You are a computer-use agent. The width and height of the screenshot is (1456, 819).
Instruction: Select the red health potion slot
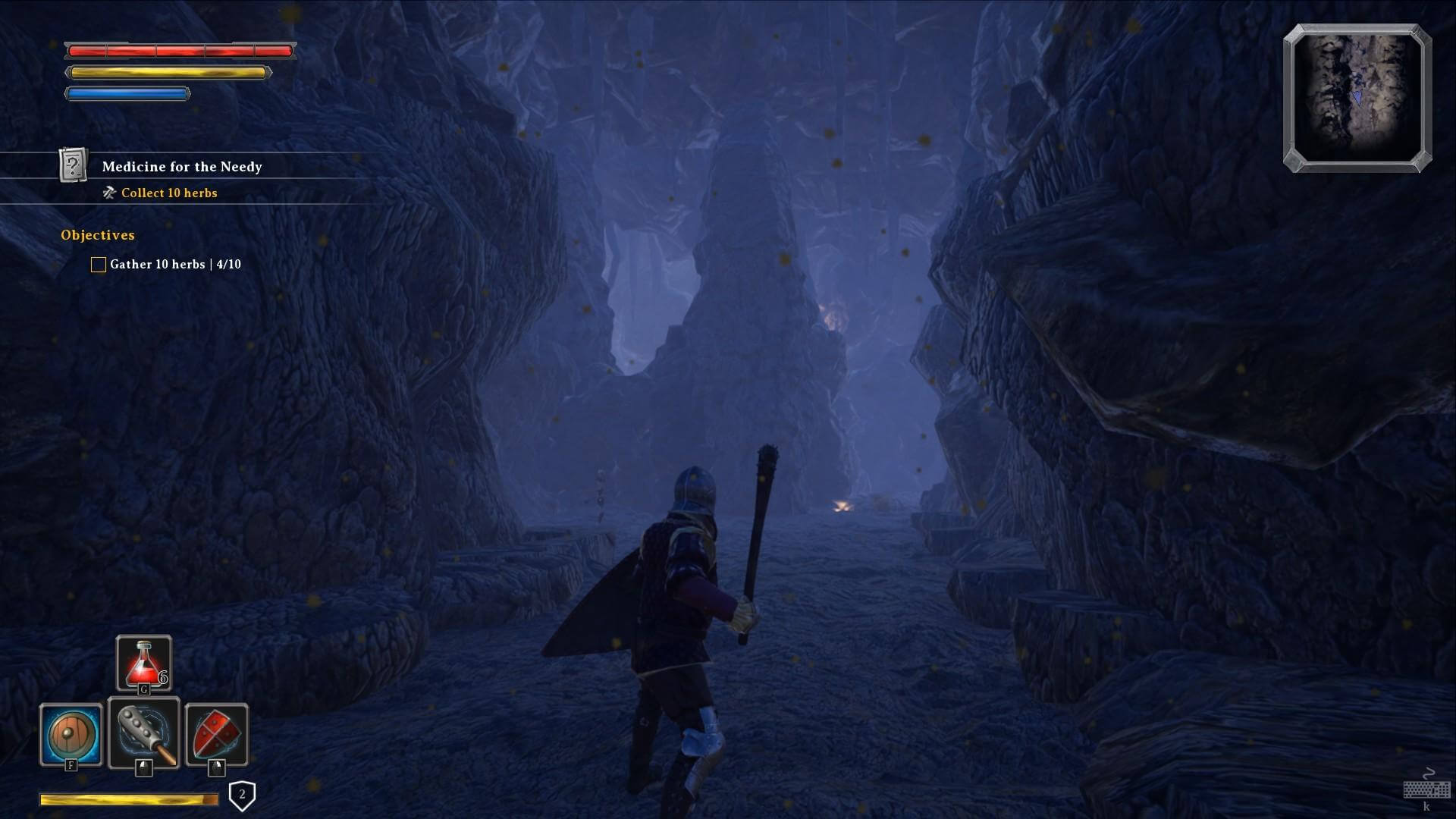[x=144, y=663]
